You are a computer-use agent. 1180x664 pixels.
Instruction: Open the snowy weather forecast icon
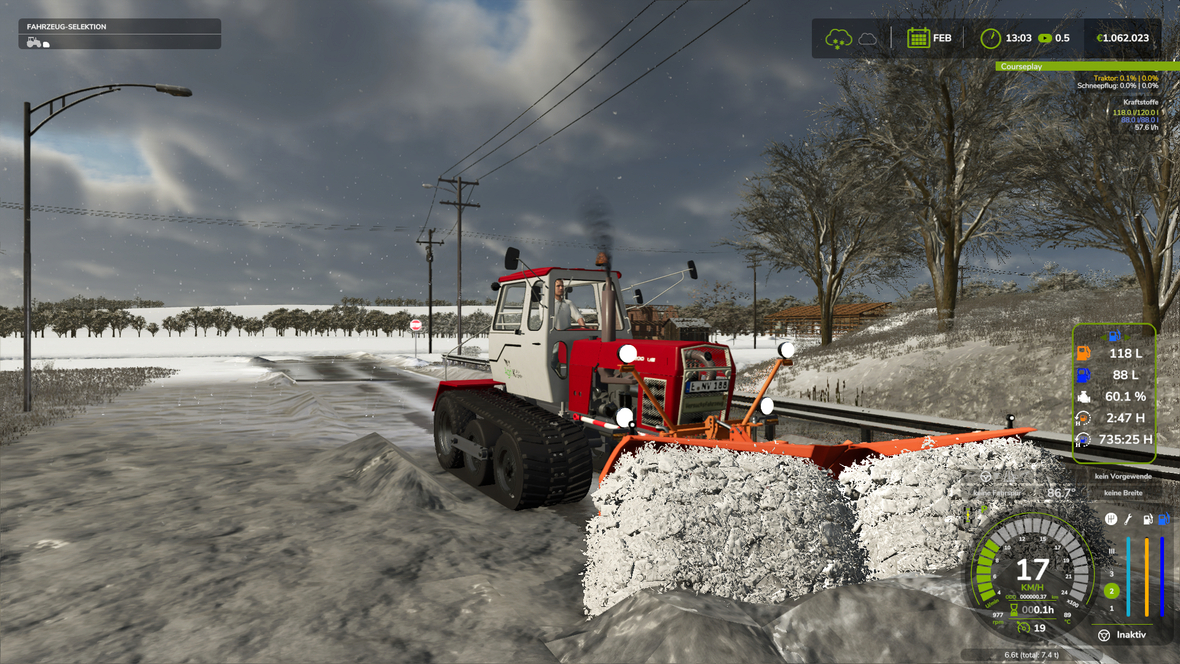click(838, 39)
